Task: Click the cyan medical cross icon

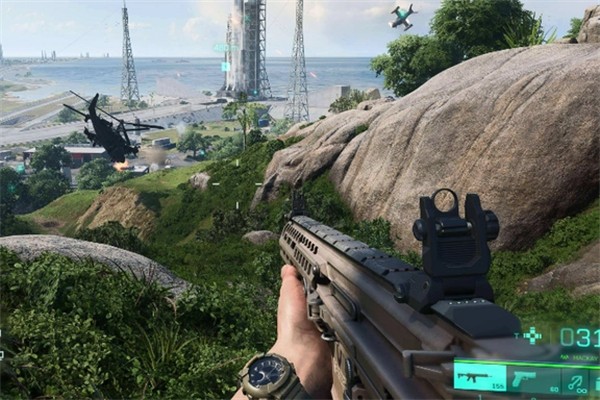Action: click(x=533, y=335)
